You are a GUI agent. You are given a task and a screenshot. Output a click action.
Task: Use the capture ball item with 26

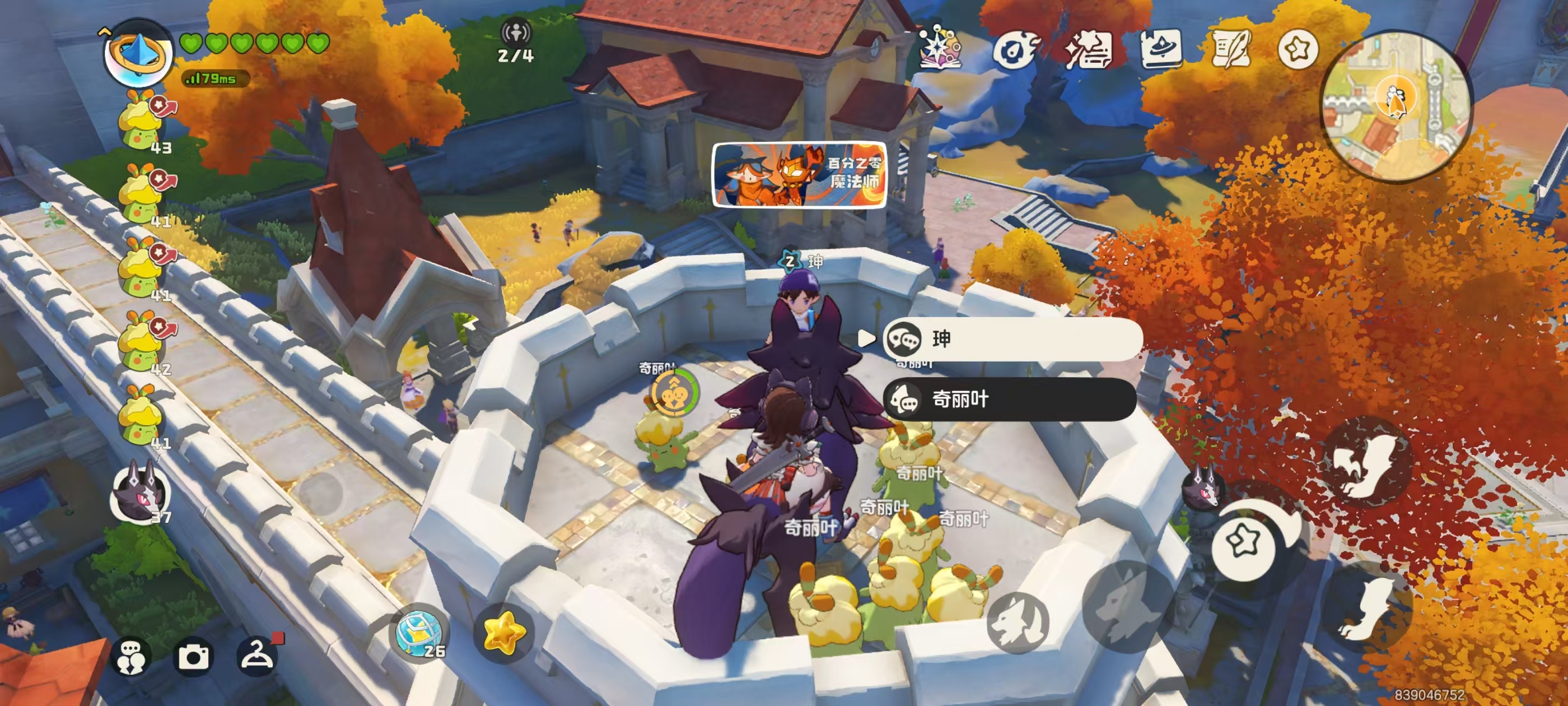point(418,634)
